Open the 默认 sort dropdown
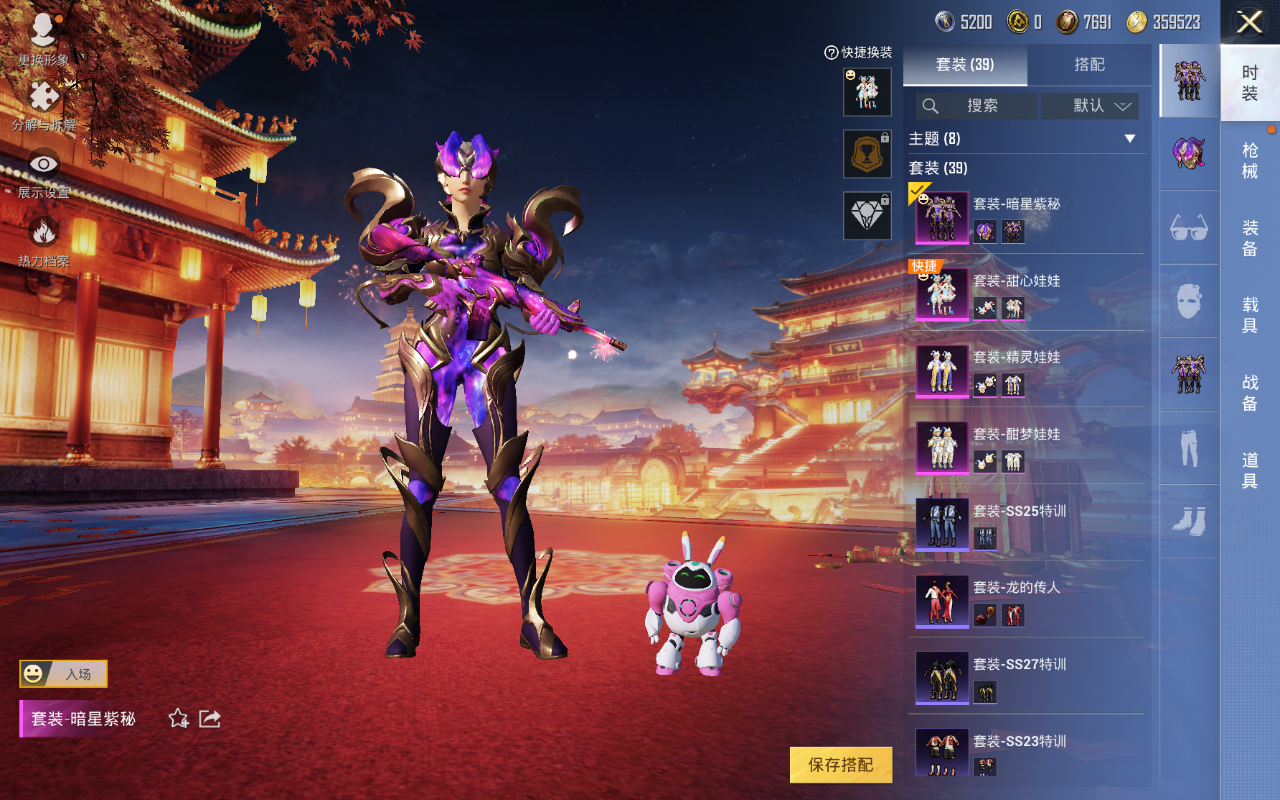1280x800 pixels. click(x=1090, y=106)
